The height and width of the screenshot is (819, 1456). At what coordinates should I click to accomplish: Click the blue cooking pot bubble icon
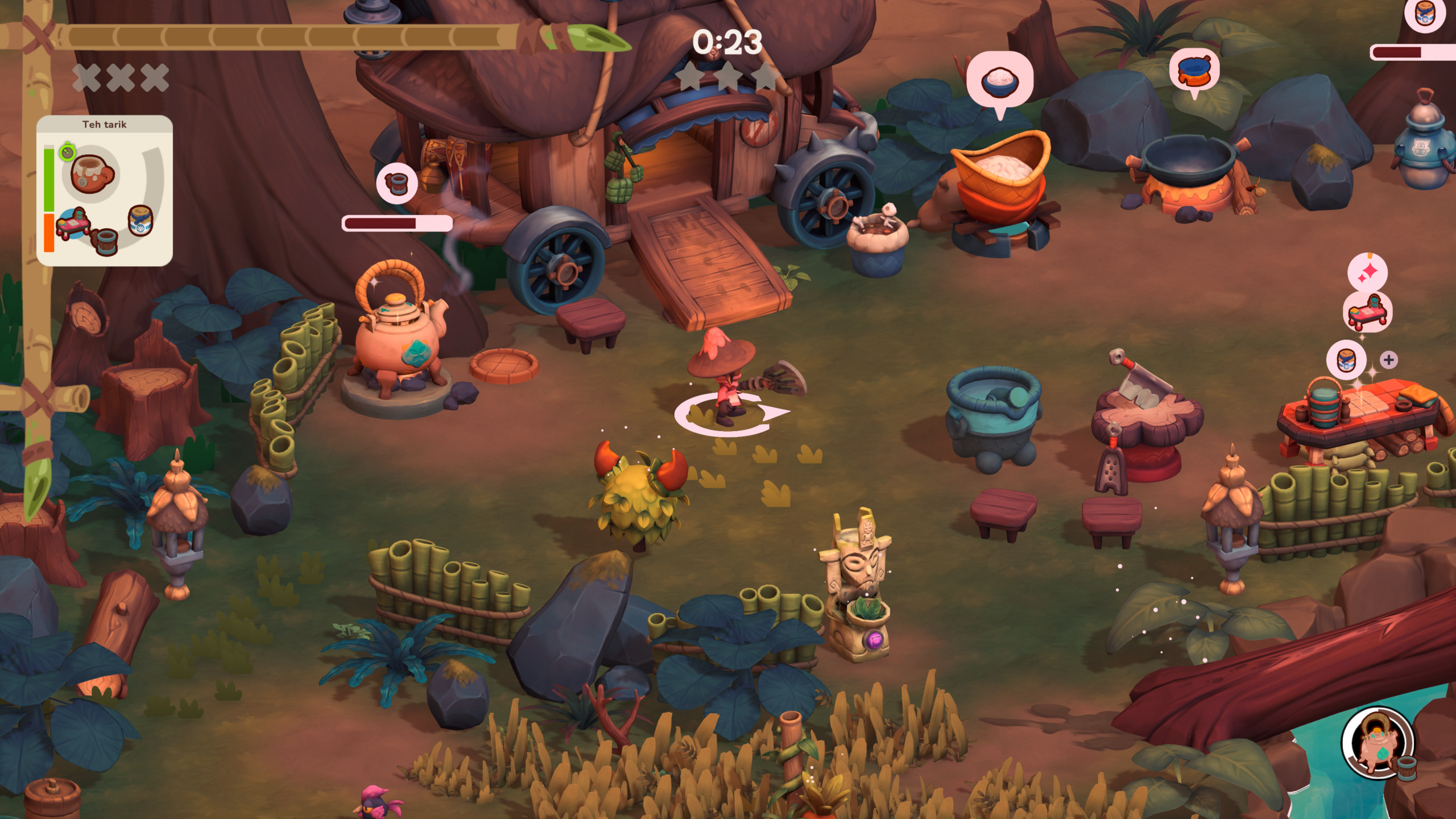pos(1194,72)
